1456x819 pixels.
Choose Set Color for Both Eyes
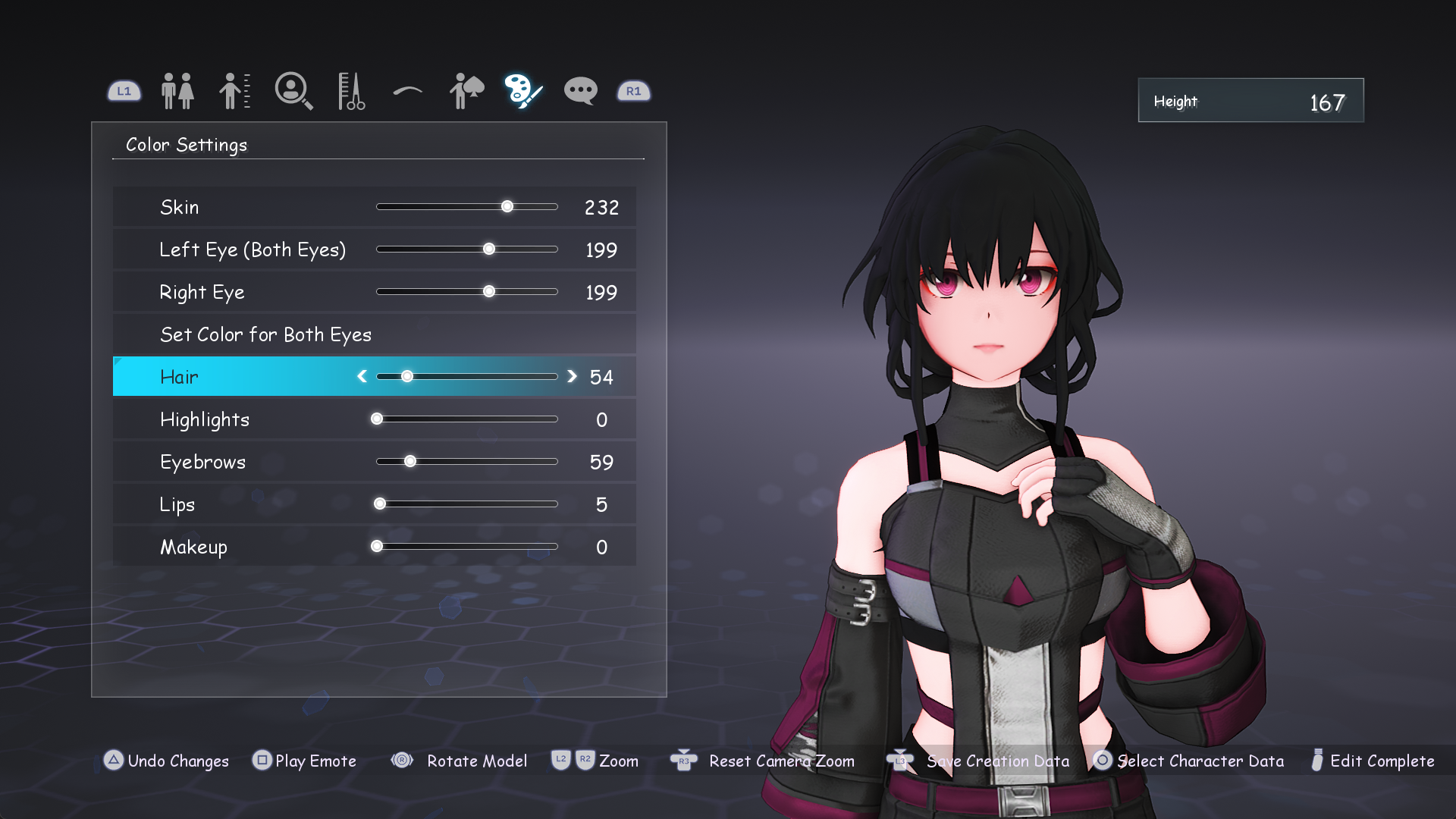coord(265,334)
